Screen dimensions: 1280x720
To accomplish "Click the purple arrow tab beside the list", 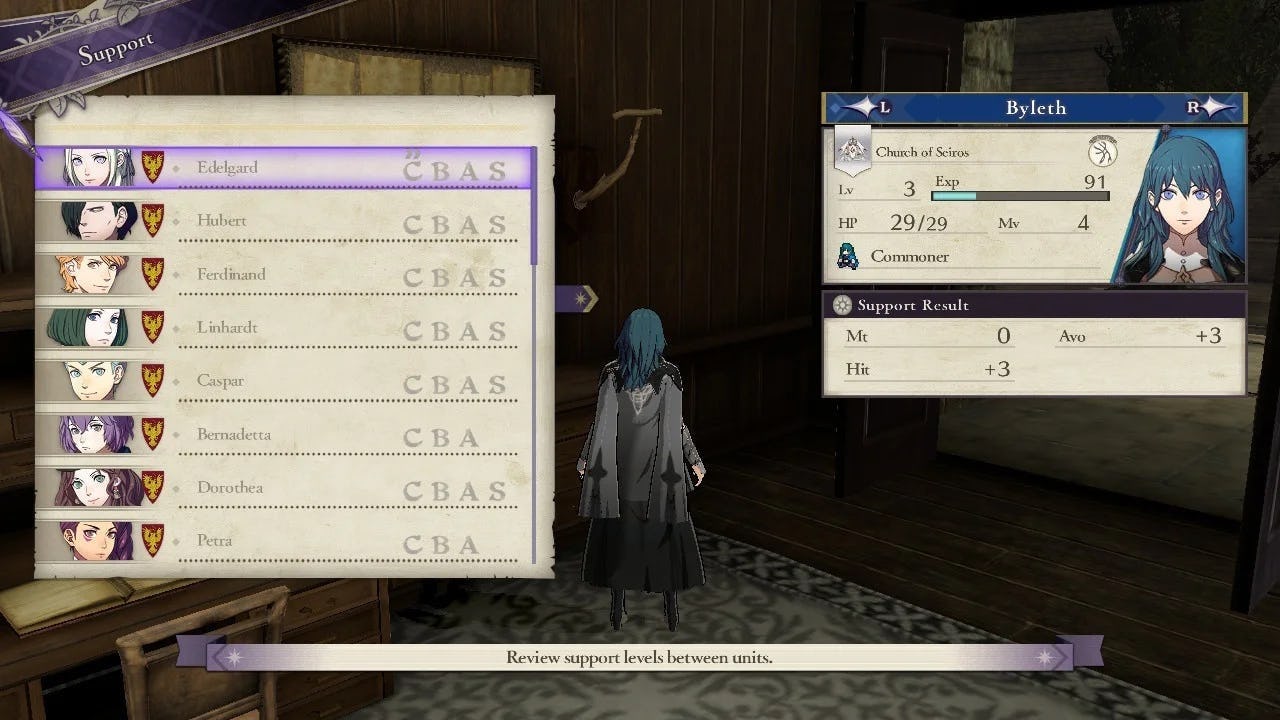I will click(577, 297).
